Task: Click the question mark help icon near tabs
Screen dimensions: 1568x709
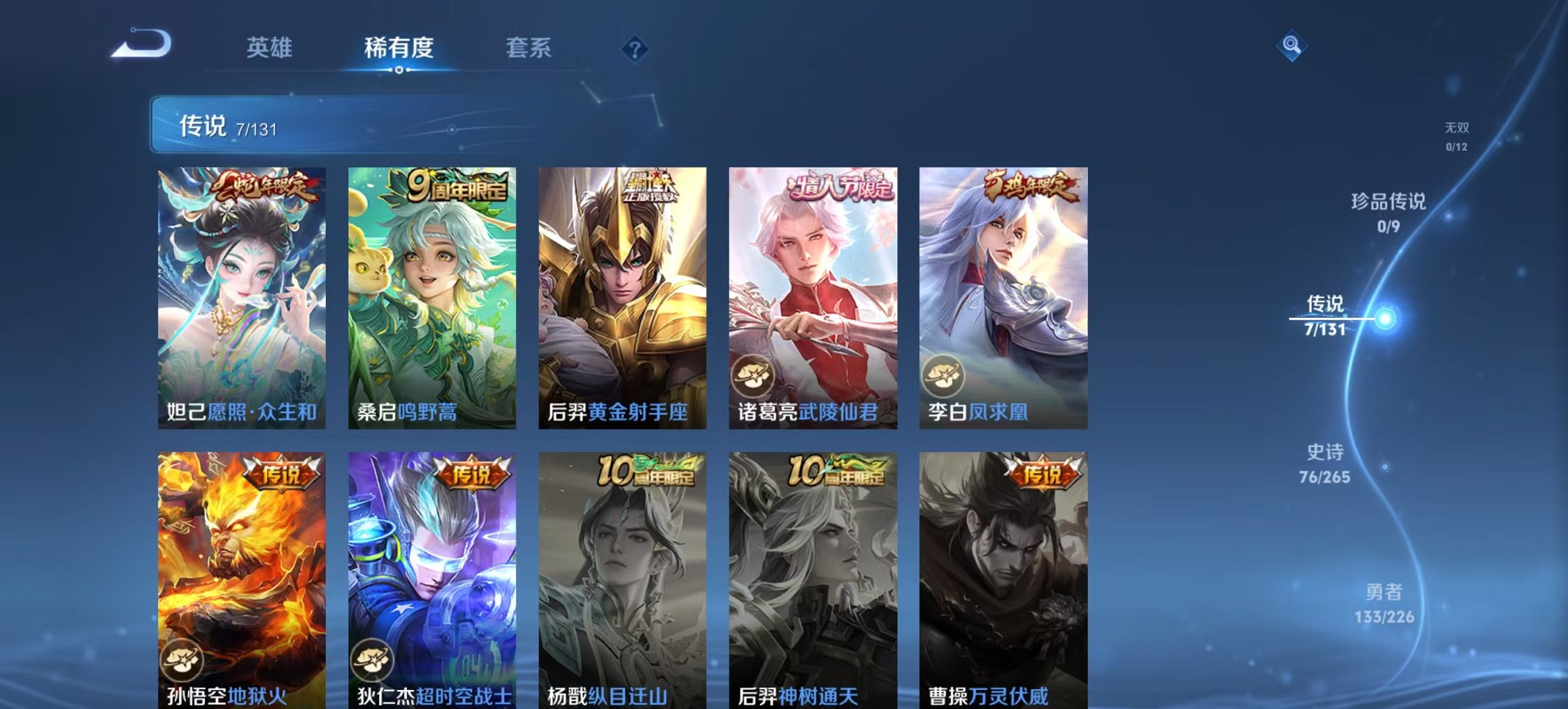Action: point(635,48)
